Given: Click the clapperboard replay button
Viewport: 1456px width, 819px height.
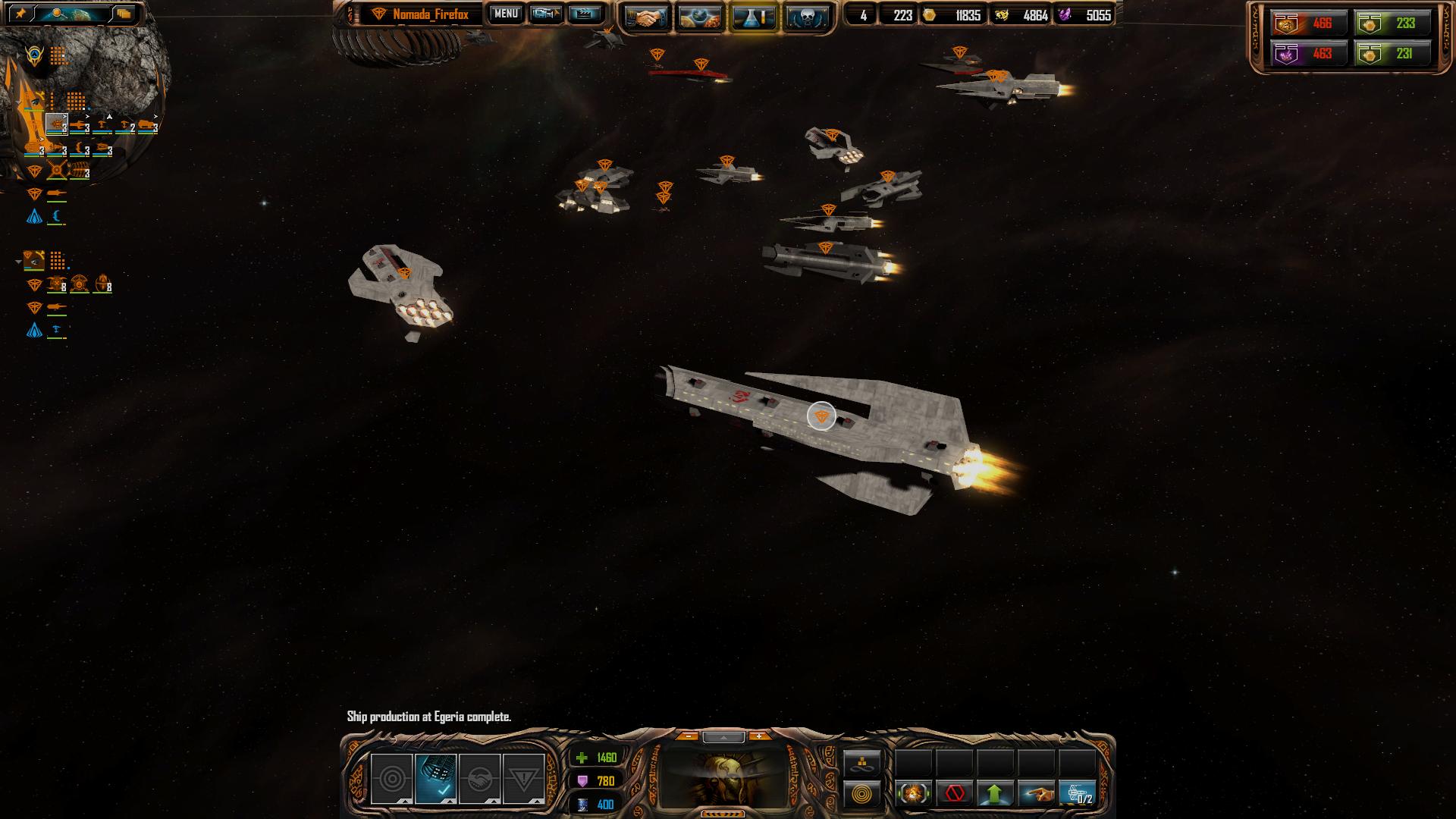Looking at the screenshot, I should (x=585, y=14).
